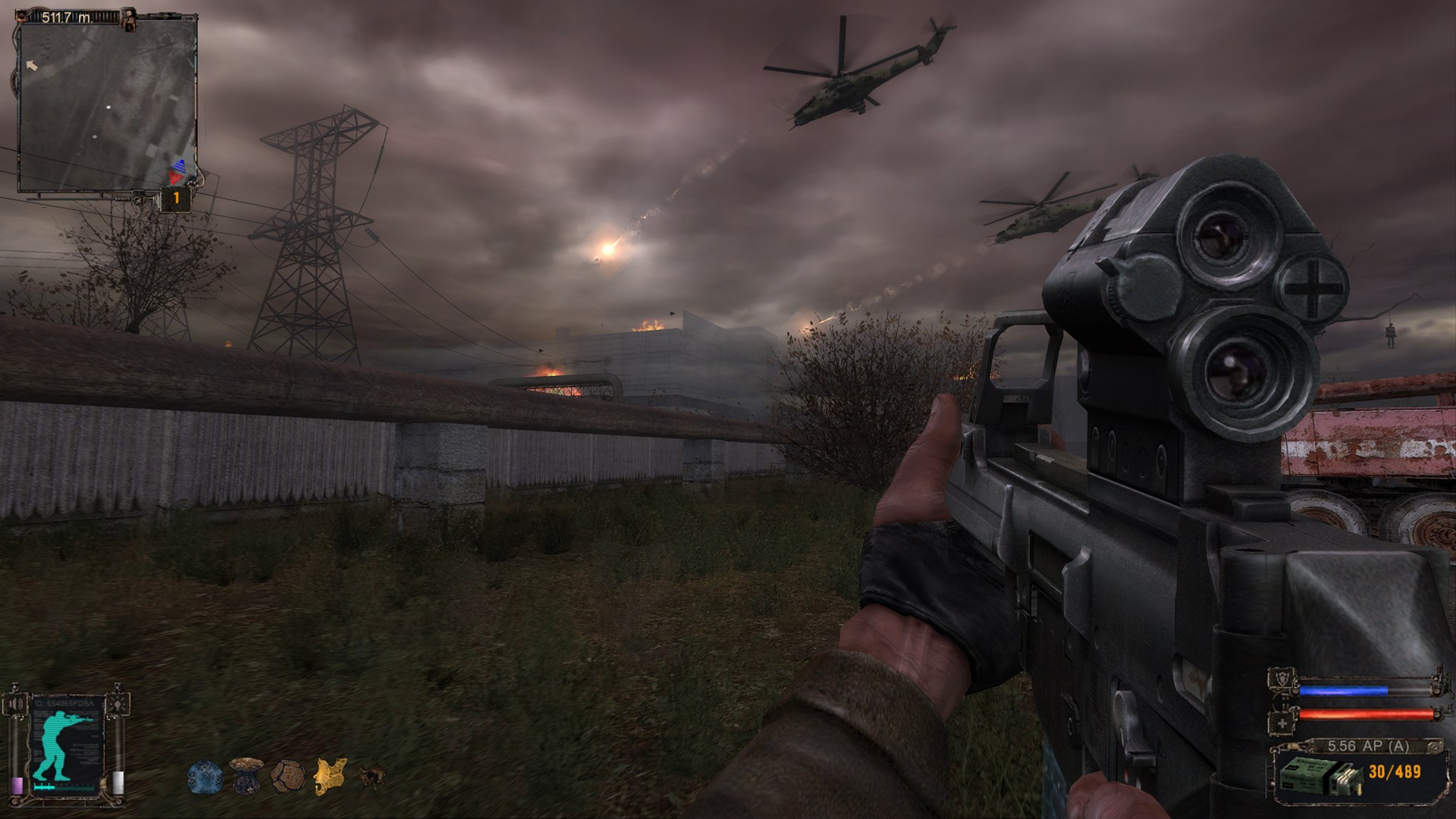Expand the compass arrow on the minimap

(x=30, y=67)
